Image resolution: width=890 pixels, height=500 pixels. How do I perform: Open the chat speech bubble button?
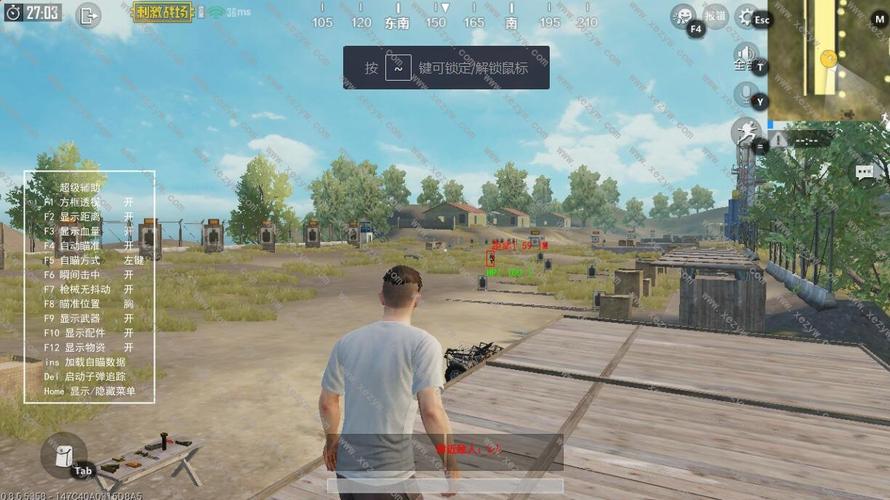(865, 172)
